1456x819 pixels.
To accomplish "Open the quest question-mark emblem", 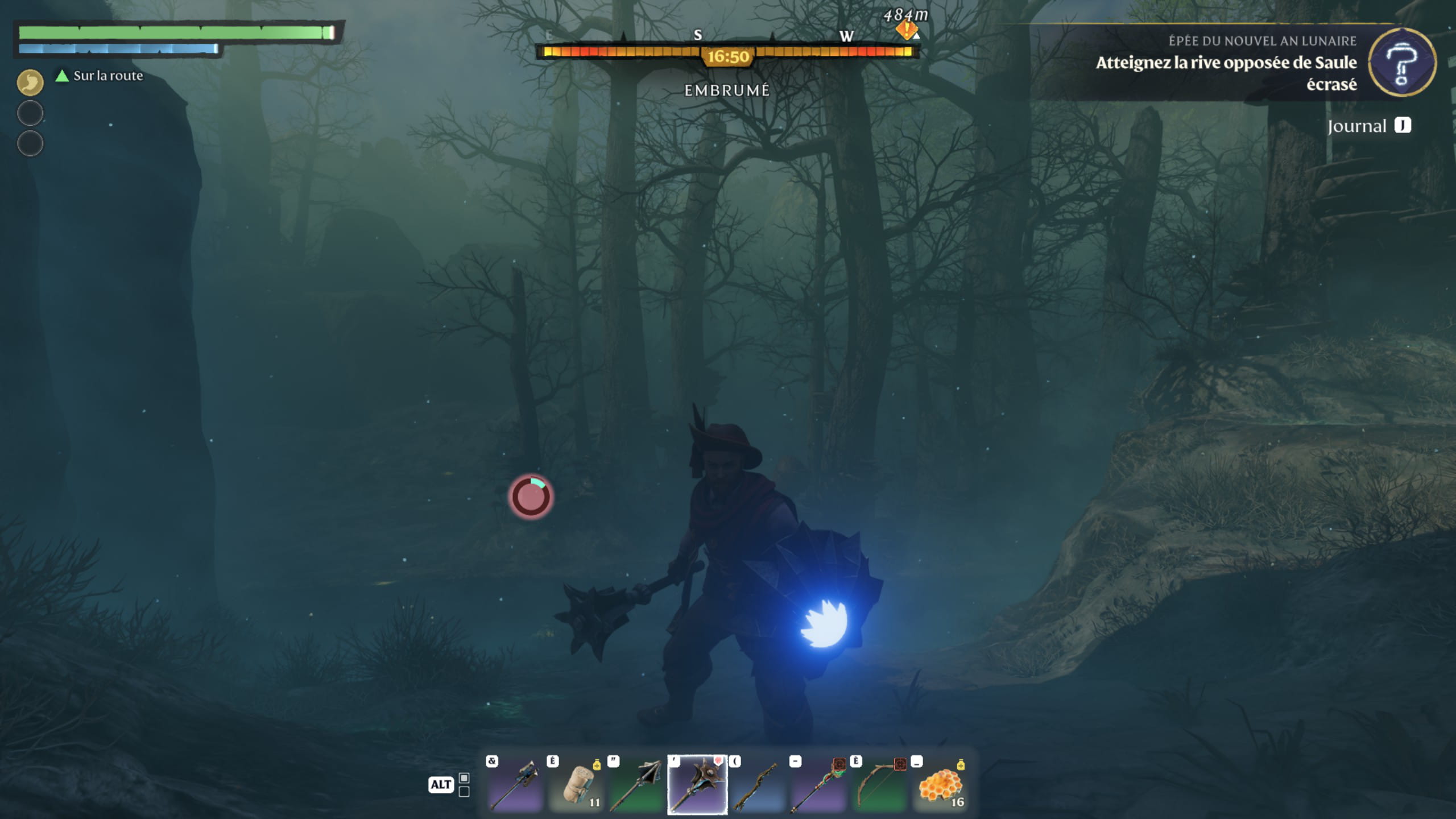I will point(1401,63).
